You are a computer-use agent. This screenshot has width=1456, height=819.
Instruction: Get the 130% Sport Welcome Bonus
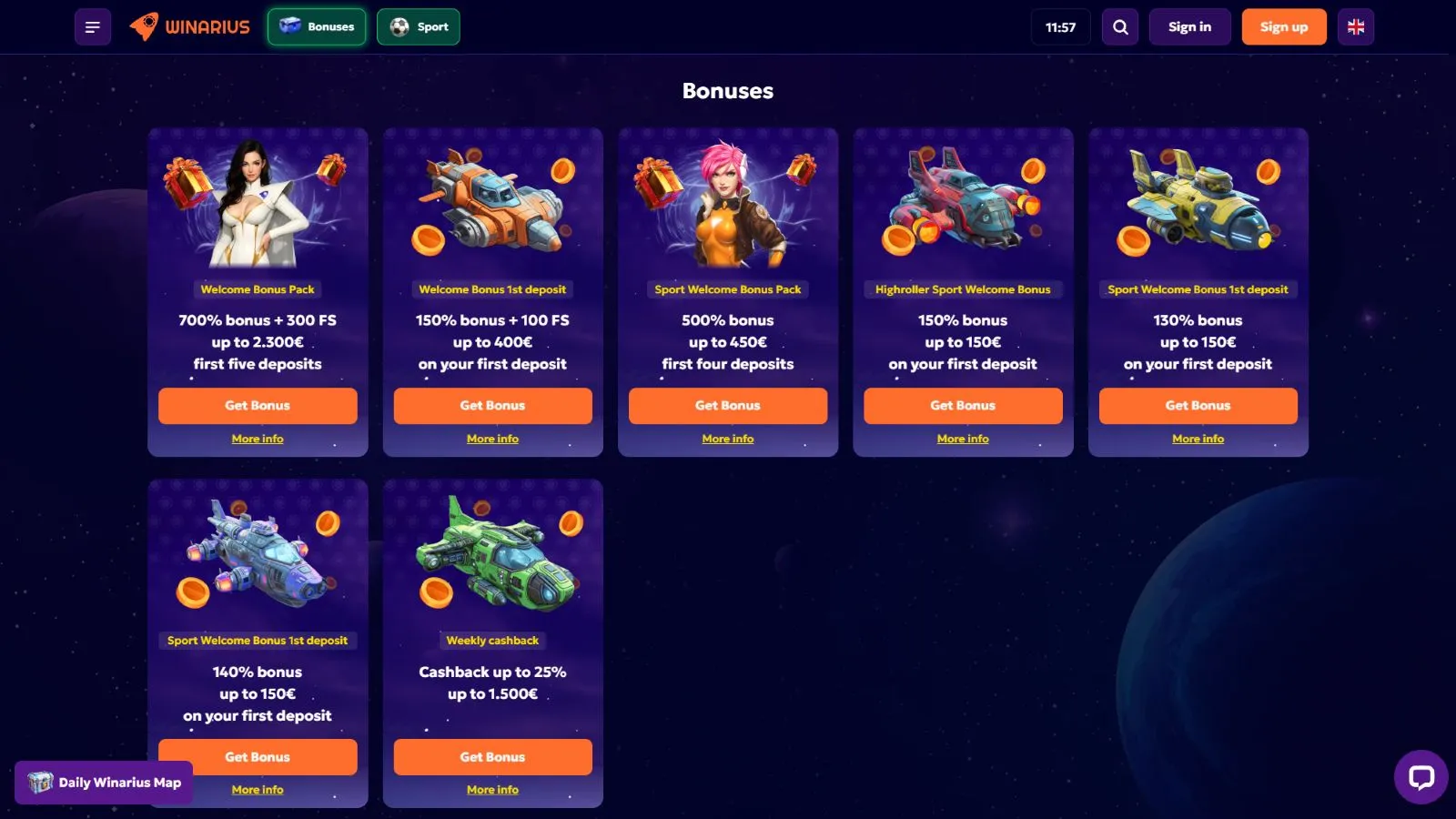[x=1198, y=406]
